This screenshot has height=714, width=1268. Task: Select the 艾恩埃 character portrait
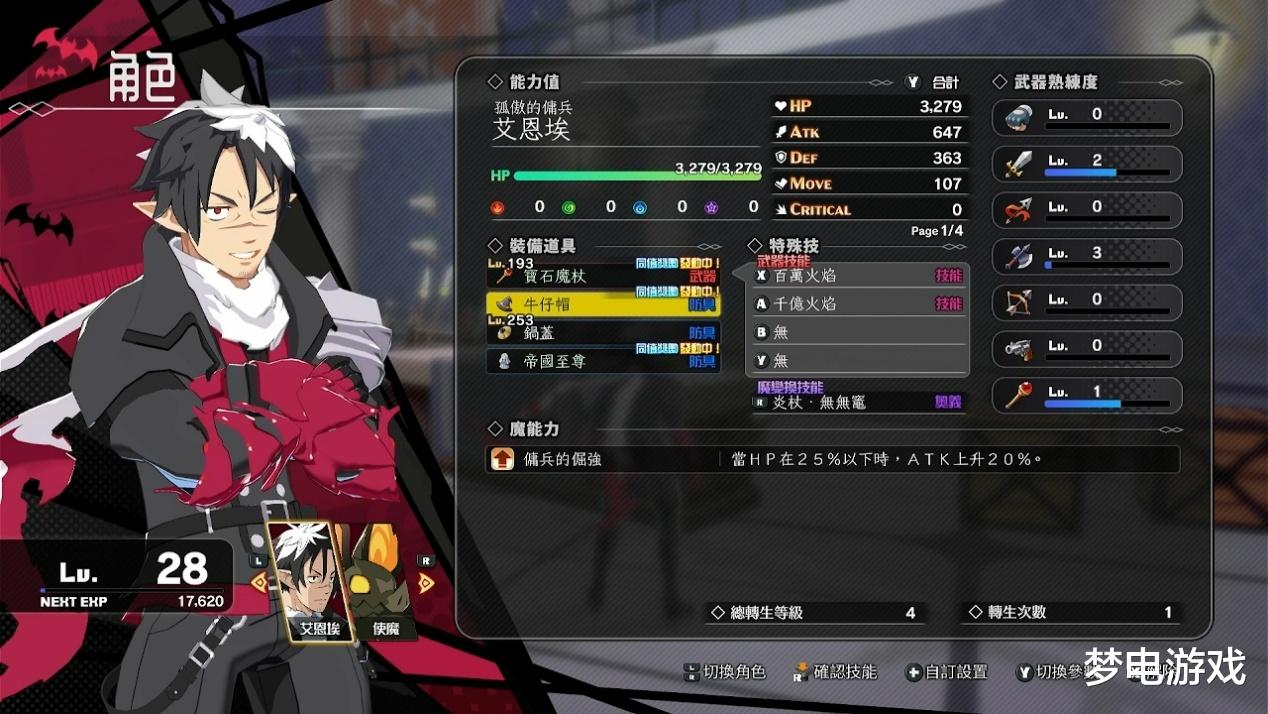point(307,582)
